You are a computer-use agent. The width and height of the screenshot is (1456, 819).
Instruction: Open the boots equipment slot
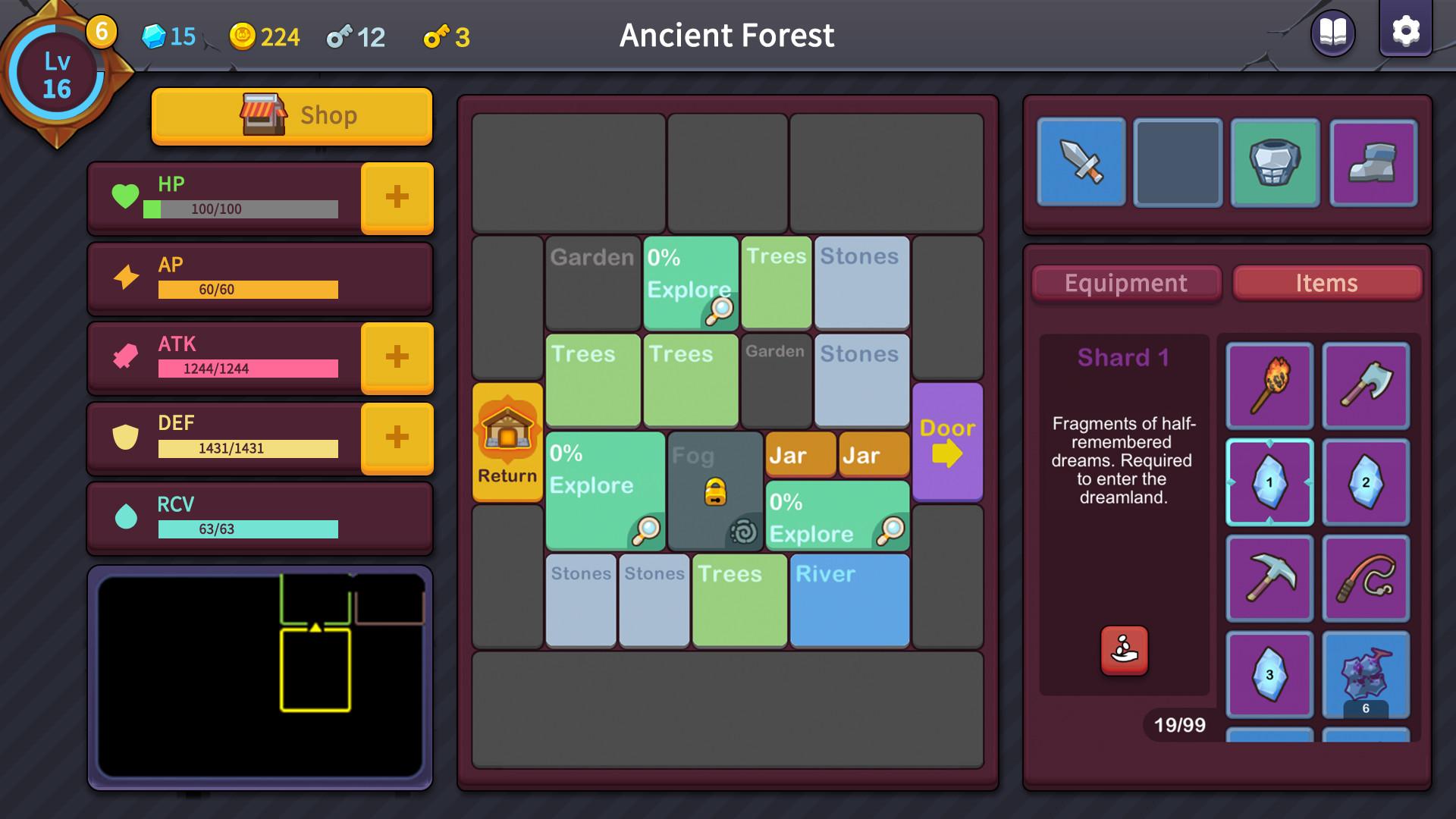[x=1373, y=163]
